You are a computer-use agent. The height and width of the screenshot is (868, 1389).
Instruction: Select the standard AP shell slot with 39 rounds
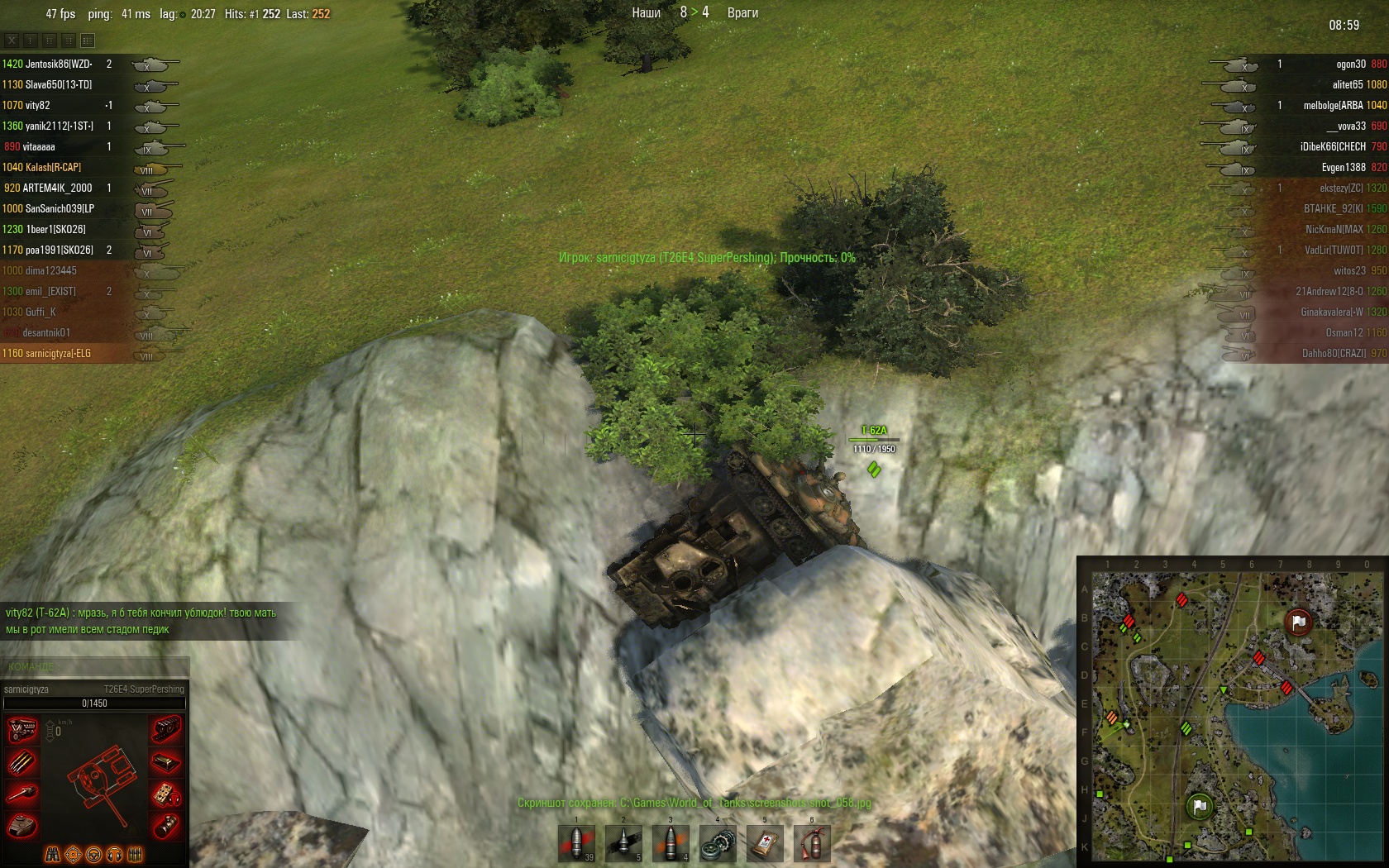click(x=576, y=843)
